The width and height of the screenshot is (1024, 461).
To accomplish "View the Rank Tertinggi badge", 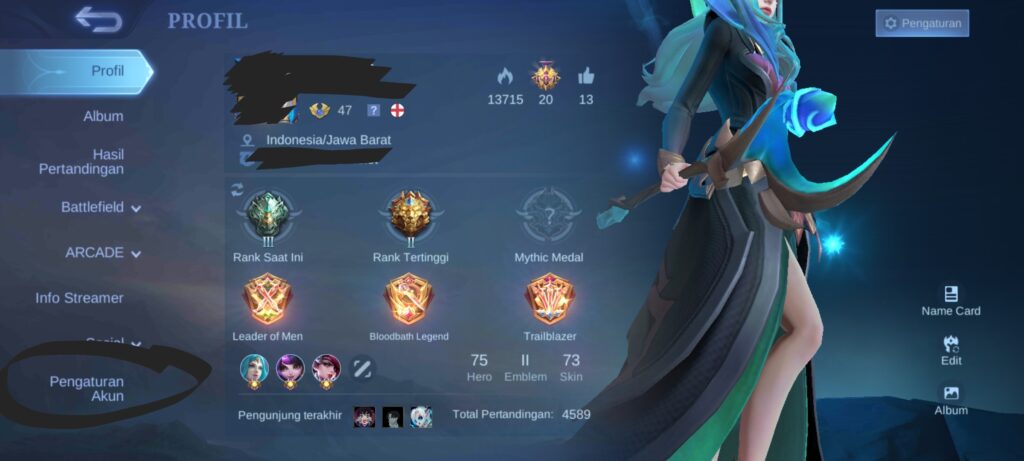I will 410,215.
